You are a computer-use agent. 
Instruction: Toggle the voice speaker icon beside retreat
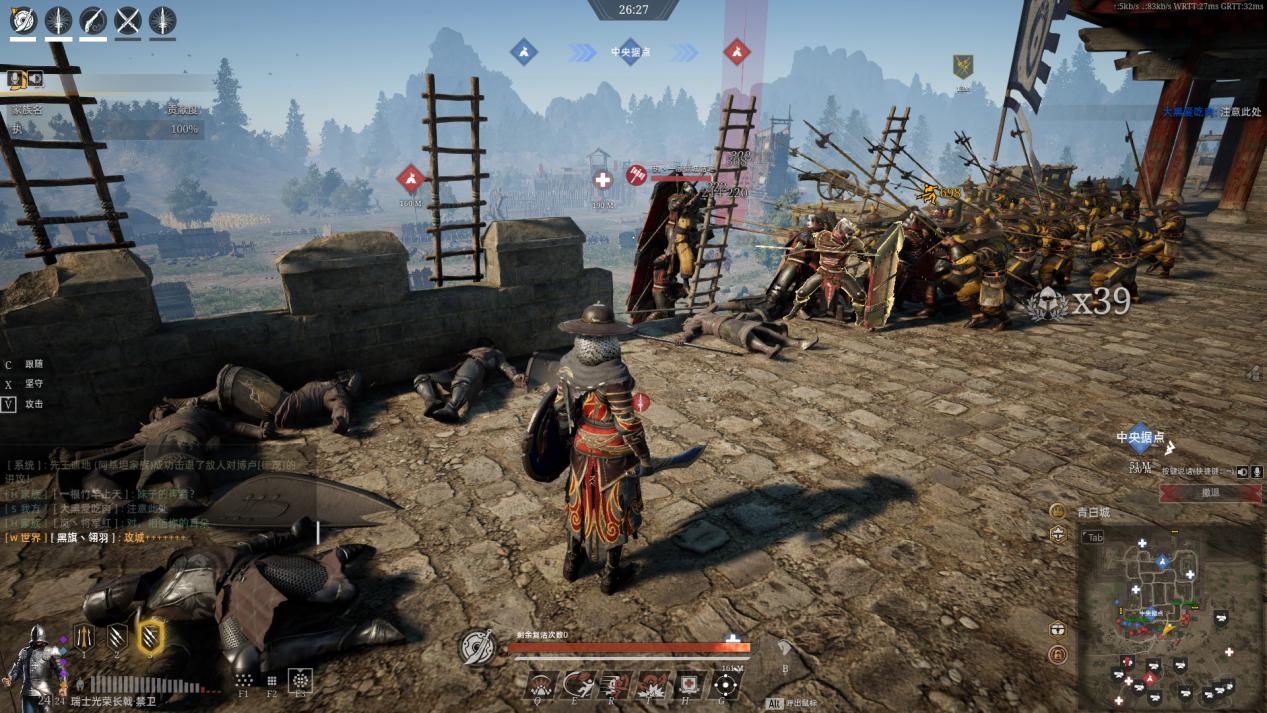[x=1242, y=471]
